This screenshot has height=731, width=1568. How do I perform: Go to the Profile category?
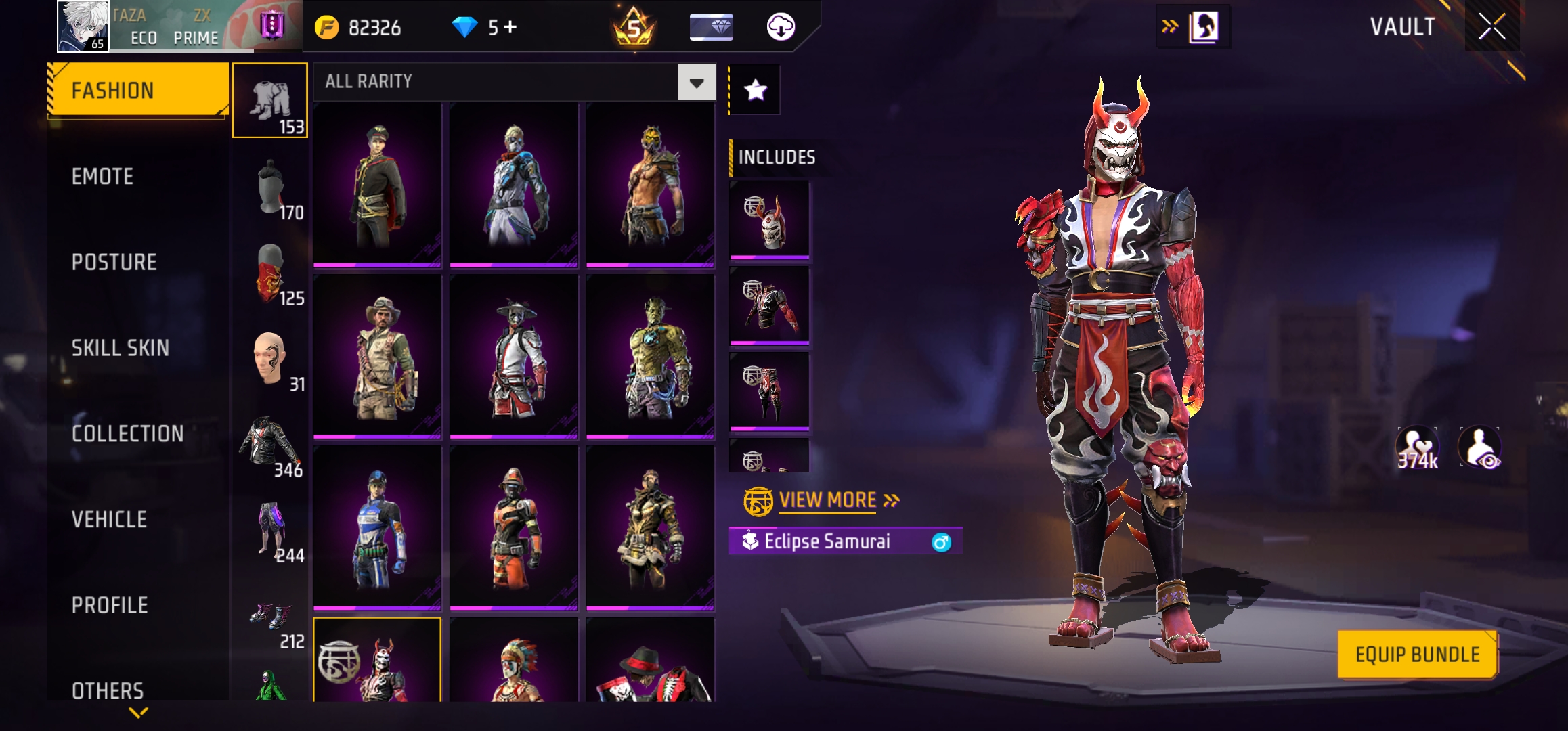110,605
